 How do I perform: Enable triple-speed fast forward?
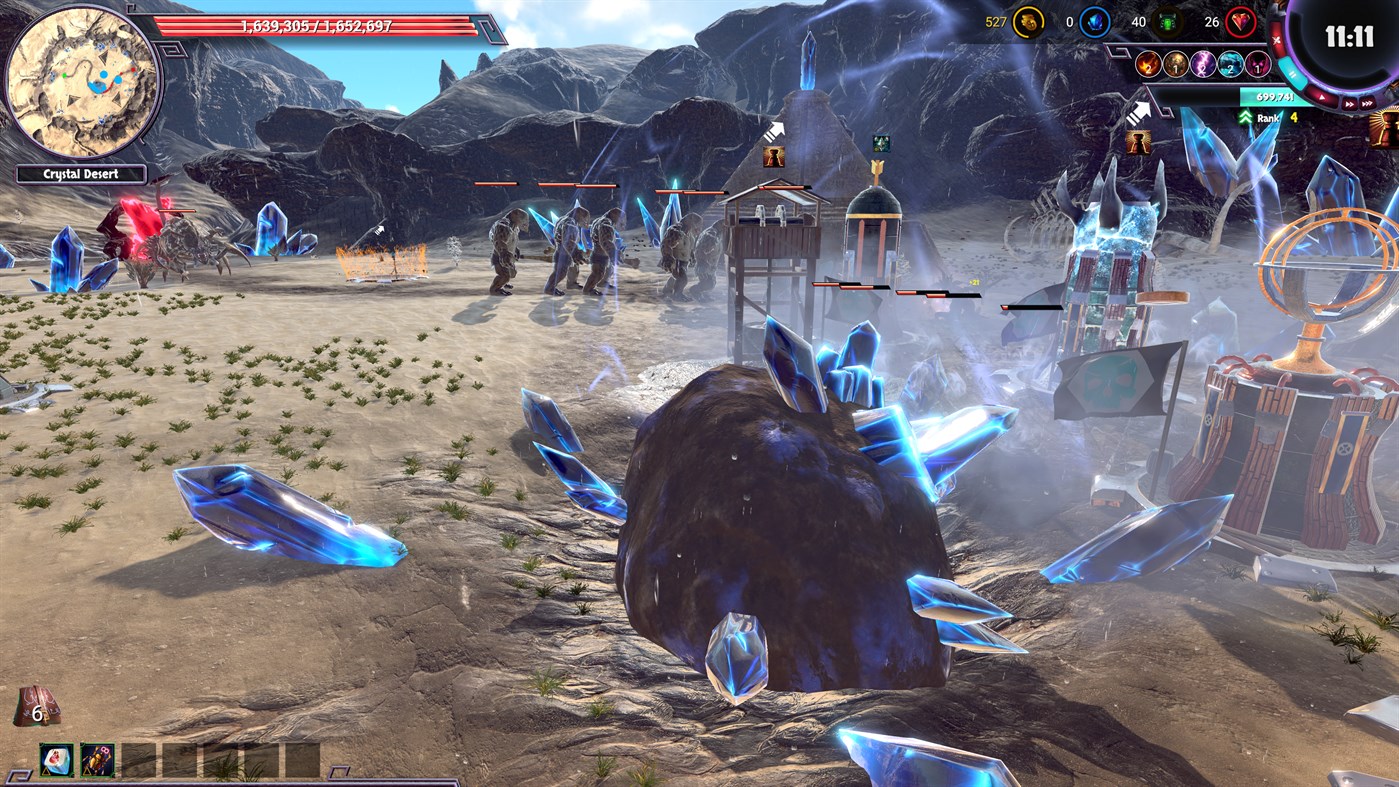tap(1368, 101)
